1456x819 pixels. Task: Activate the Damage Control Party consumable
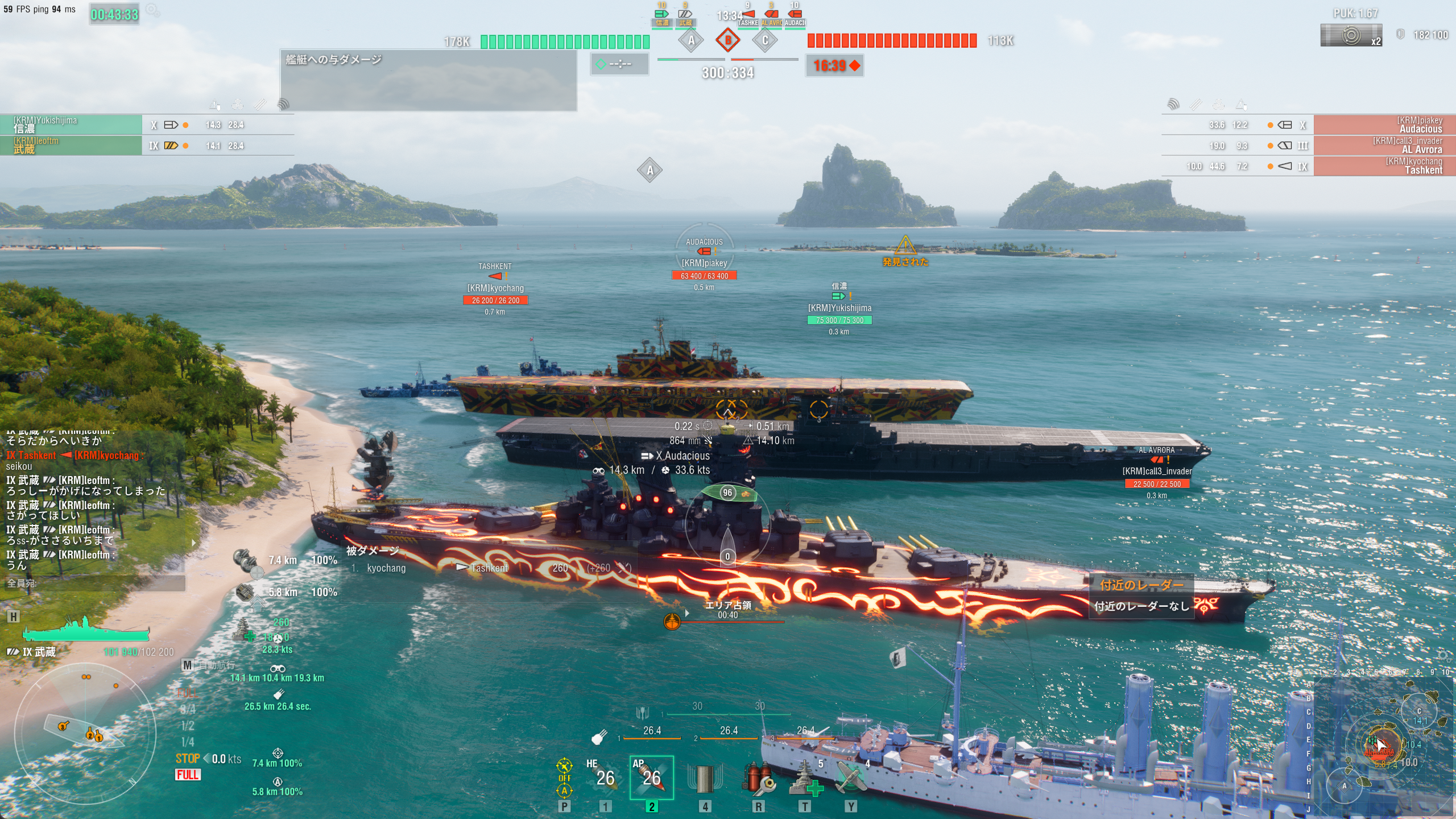(758, 779)
